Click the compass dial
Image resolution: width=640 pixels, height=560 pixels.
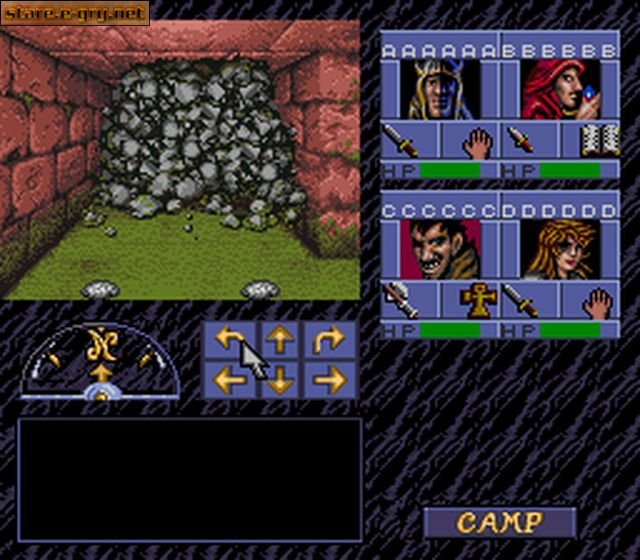coord(100,362)
